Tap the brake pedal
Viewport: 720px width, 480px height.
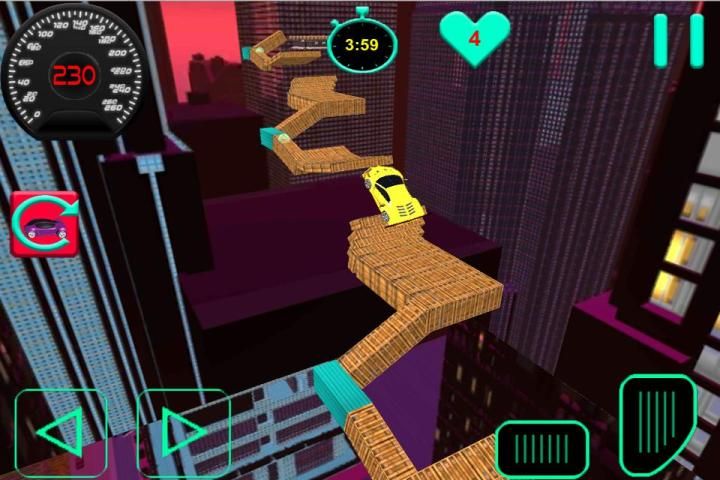click(542, 447)
